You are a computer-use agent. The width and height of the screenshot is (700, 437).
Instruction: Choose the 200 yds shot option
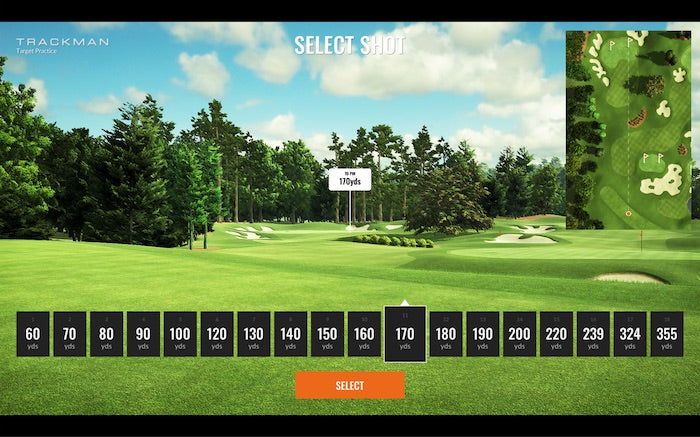coord(519,334)
